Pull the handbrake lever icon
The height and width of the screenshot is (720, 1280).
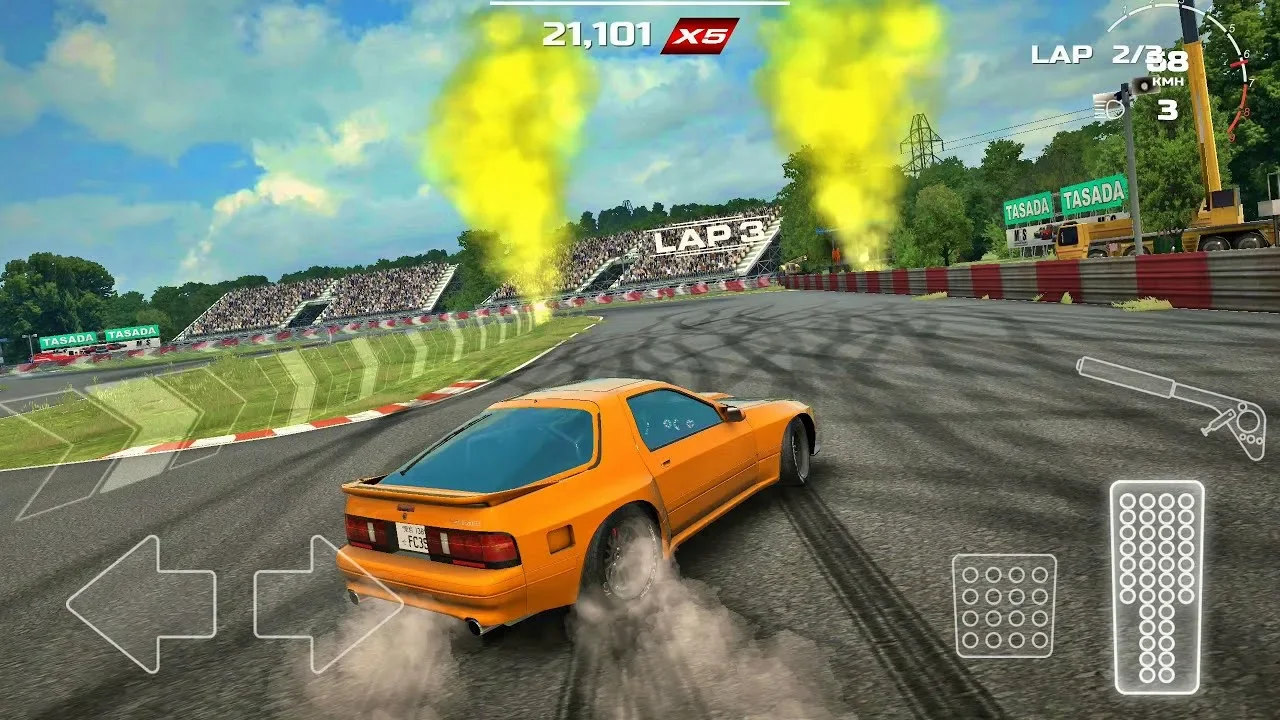1172,404
